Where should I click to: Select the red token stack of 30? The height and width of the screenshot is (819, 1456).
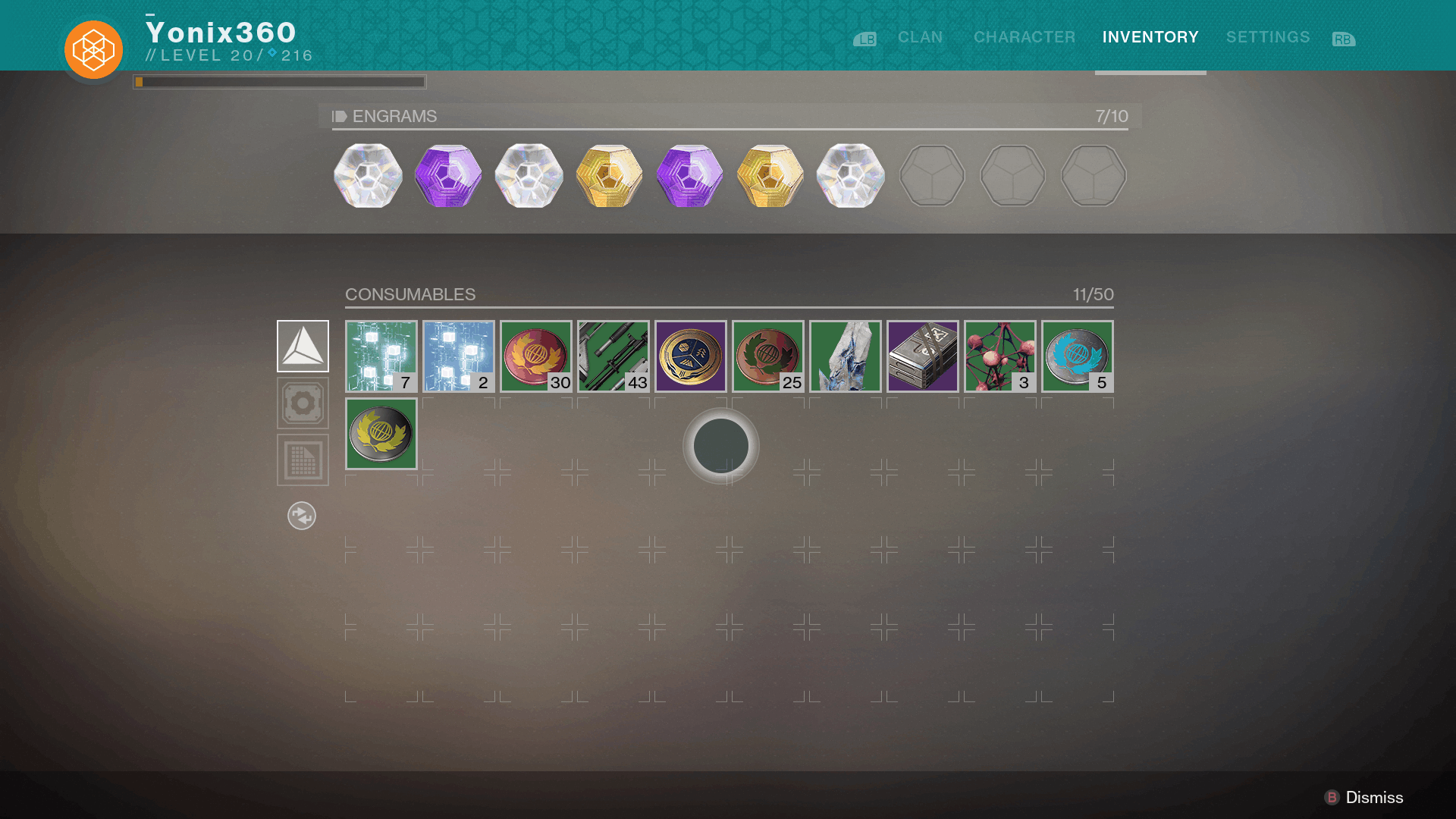(x=535, y=356)
